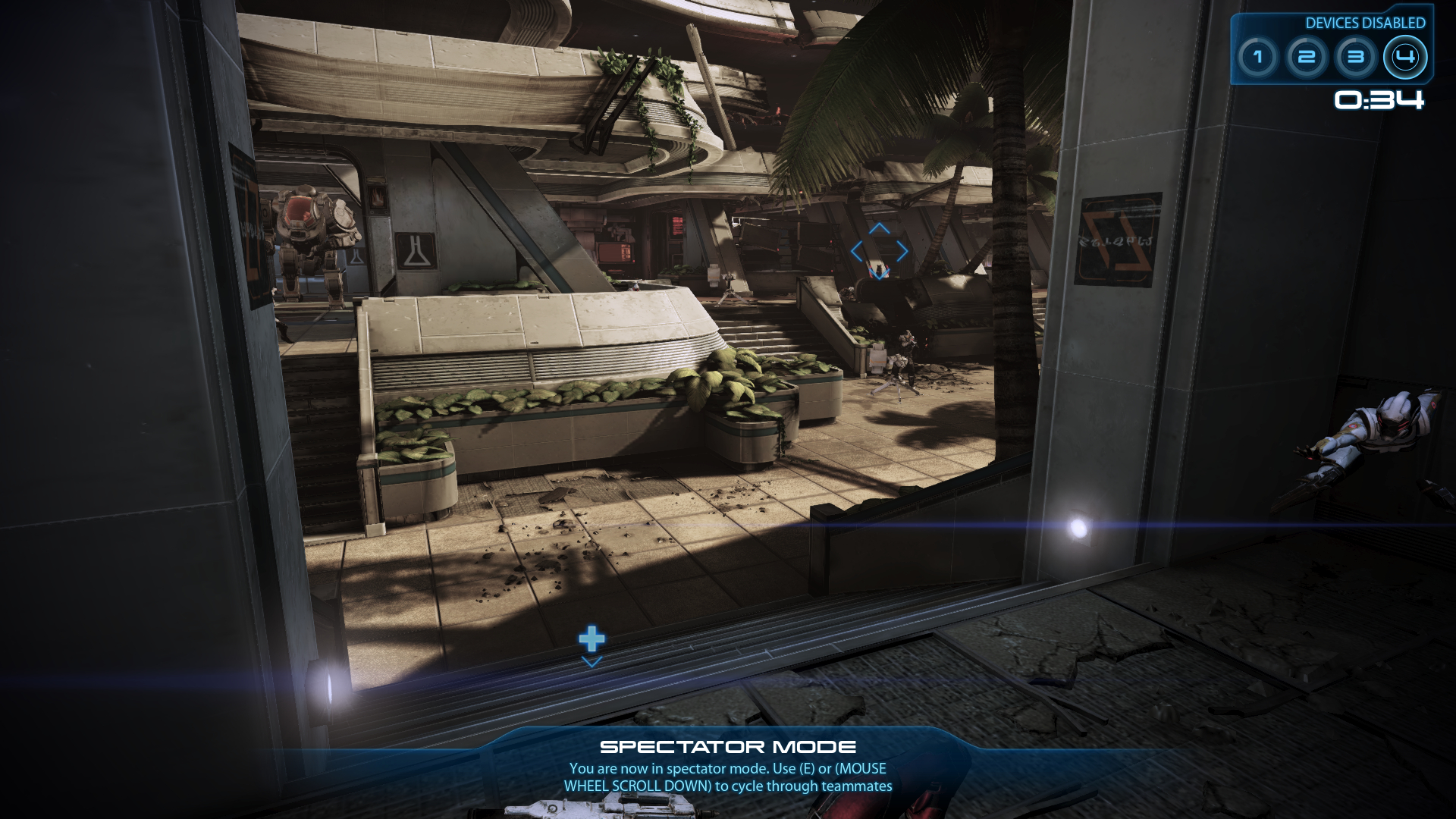Click the blue cross downed-teammate marker
Viewport: 1456px width, 819px height.
pyautogui.click(x=591, y=639)
